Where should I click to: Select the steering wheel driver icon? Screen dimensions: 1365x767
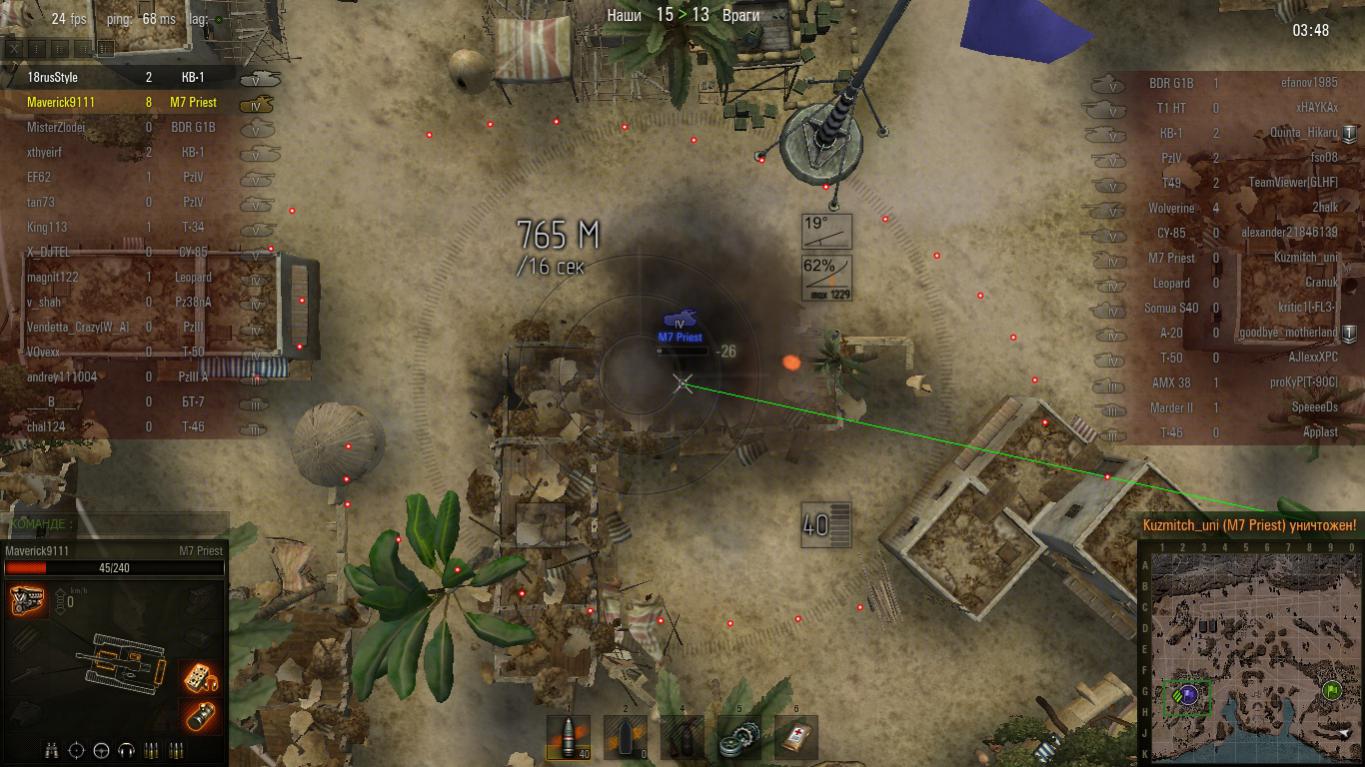coord(101,750)
